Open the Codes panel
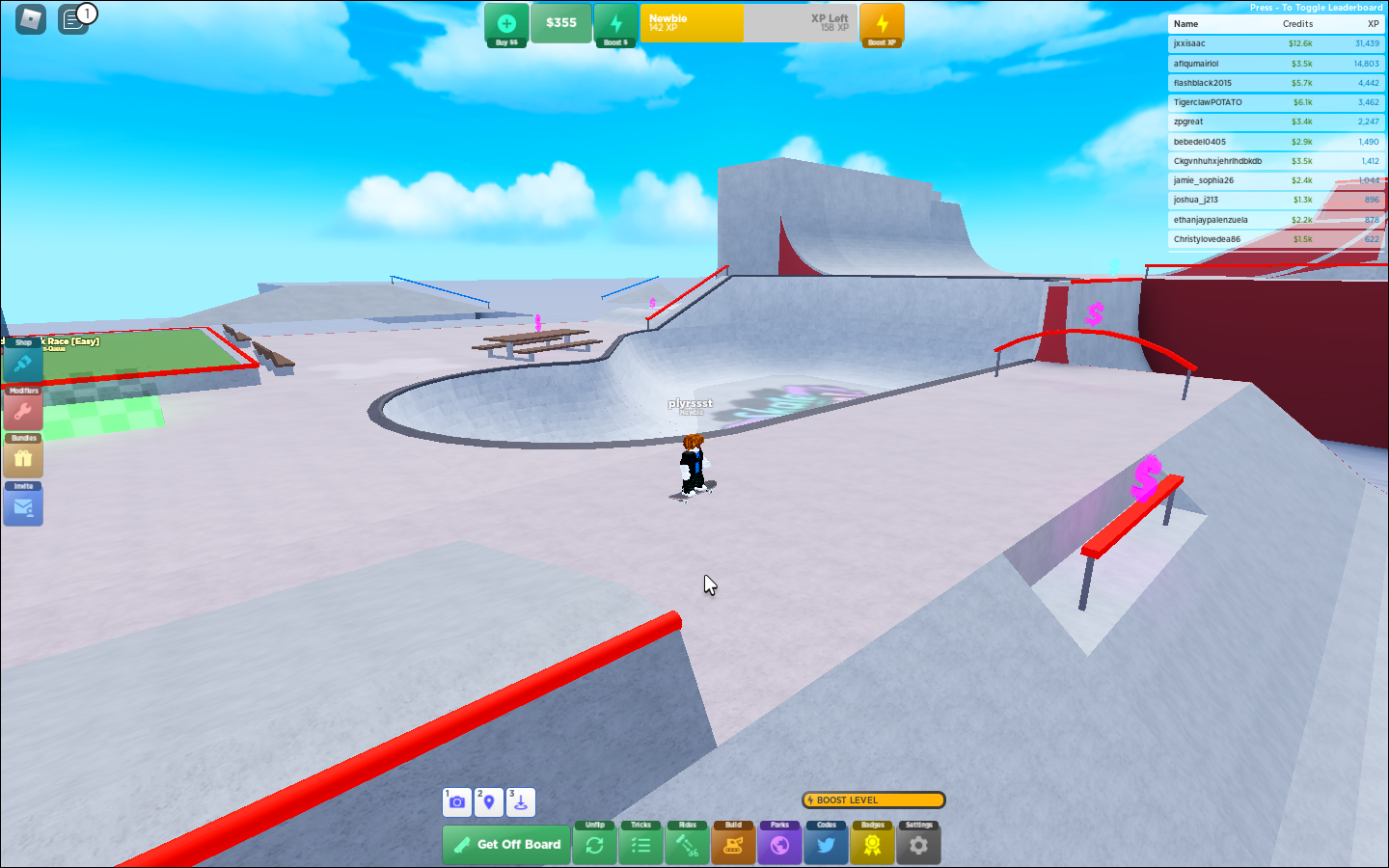Viewport: 1389px width, 868px height. click(x=826, y=843)
